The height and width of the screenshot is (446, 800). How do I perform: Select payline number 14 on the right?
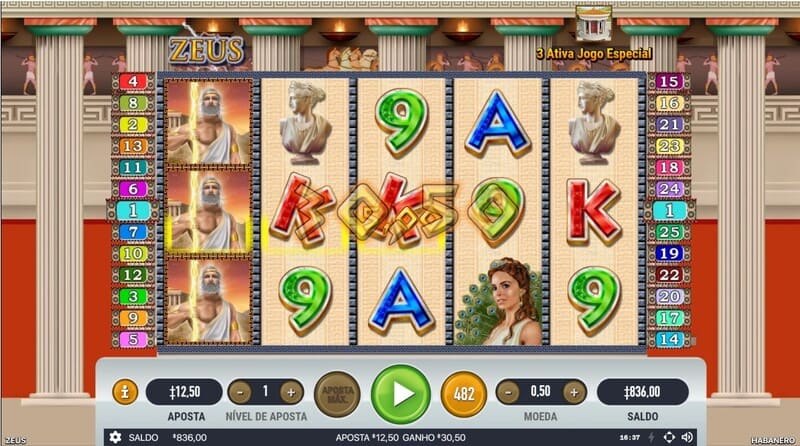click(669, 339)
